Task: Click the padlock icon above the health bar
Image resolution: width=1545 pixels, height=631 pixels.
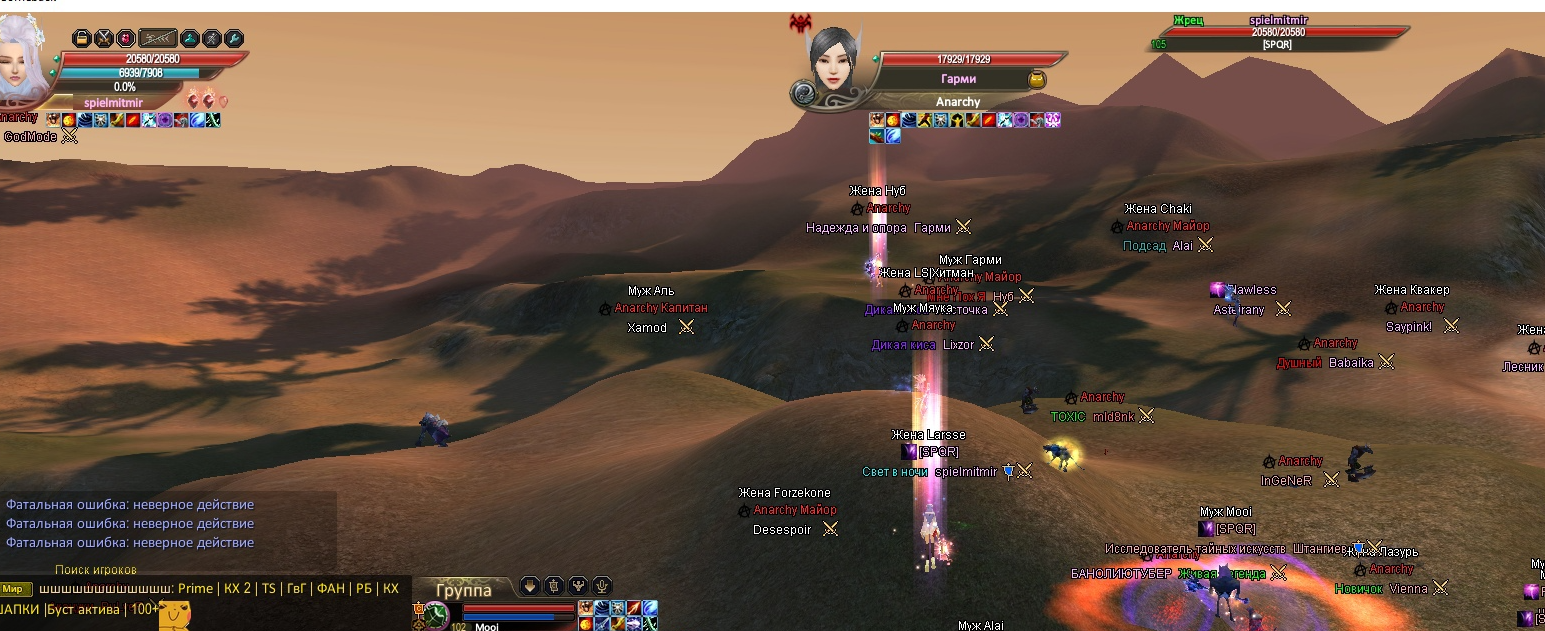Action: coord(82,39)
